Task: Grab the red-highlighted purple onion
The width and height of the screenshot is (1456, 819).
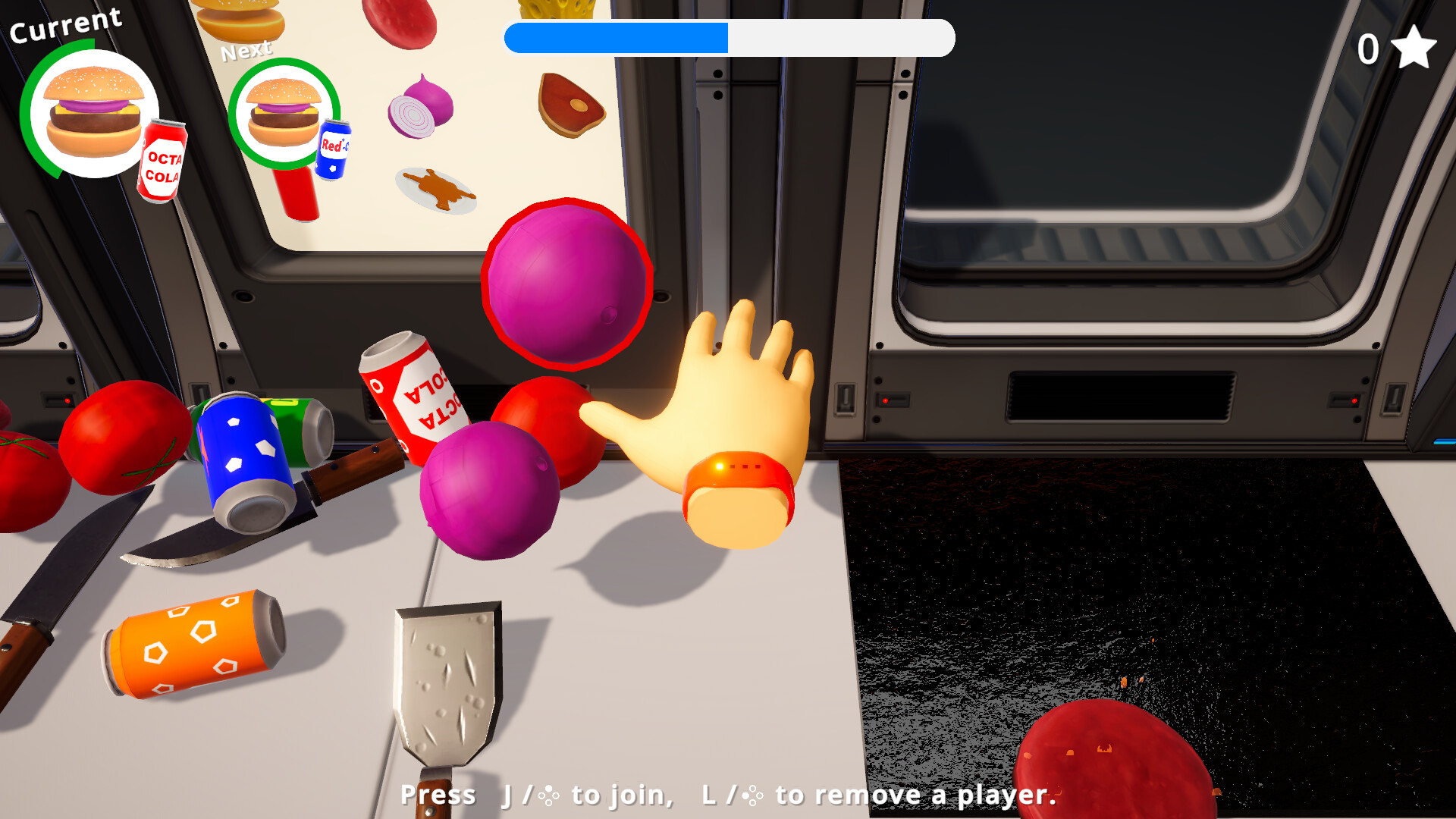Action: 567,284
